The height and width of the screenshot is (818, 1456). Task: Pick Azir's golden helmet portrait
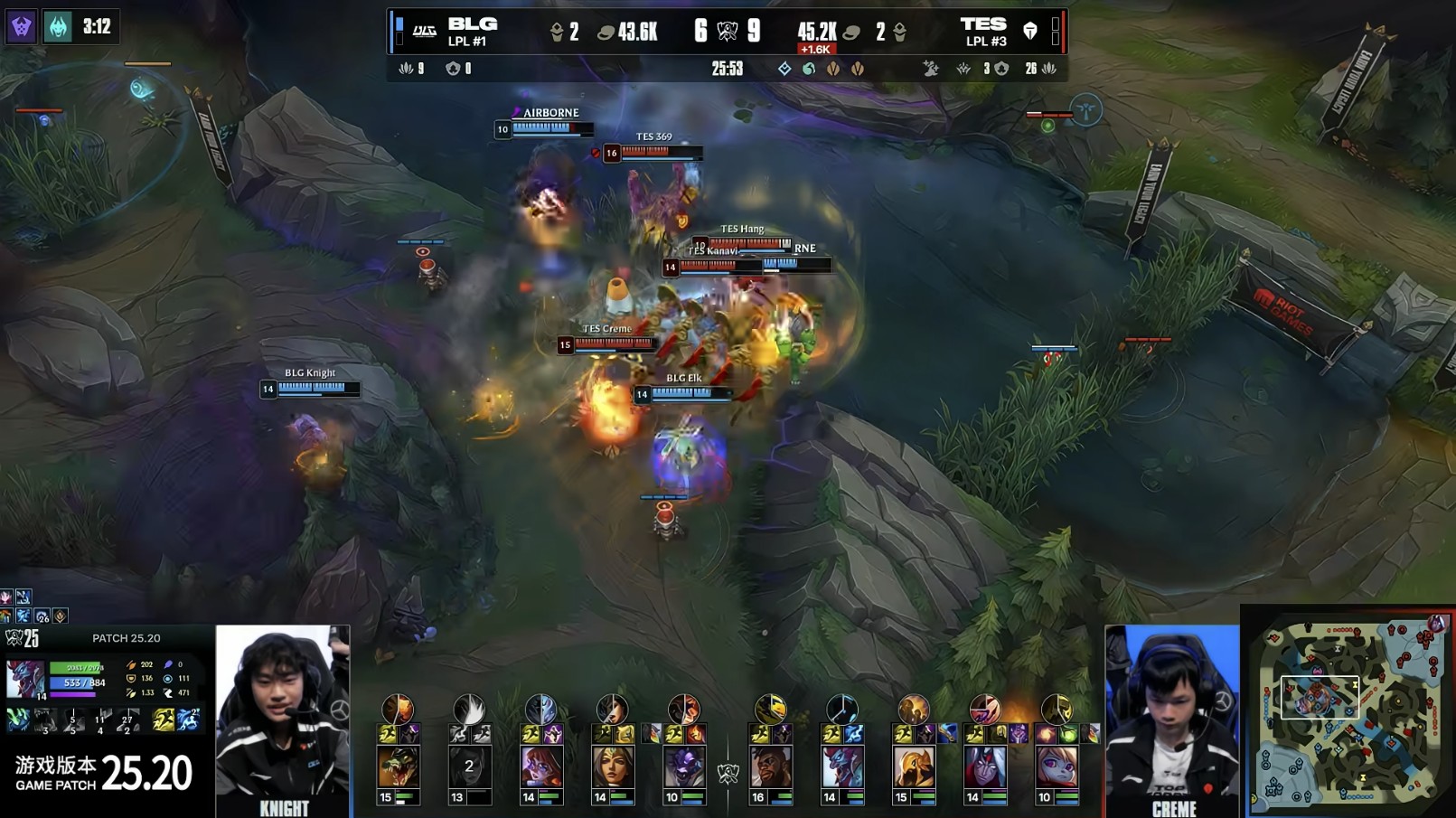913,767
